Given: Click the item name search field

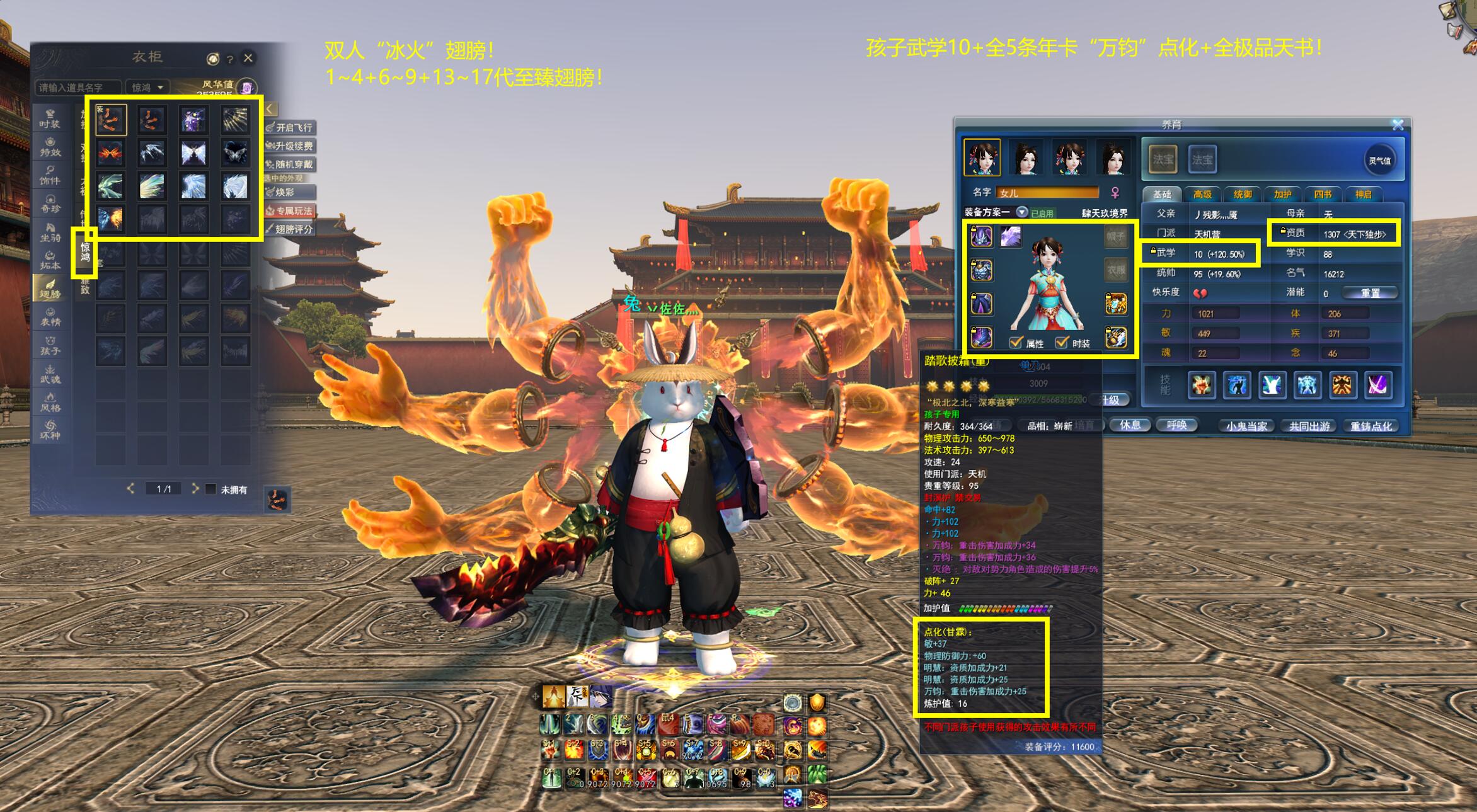Looking at the screenshot, I should coord(77,88).
